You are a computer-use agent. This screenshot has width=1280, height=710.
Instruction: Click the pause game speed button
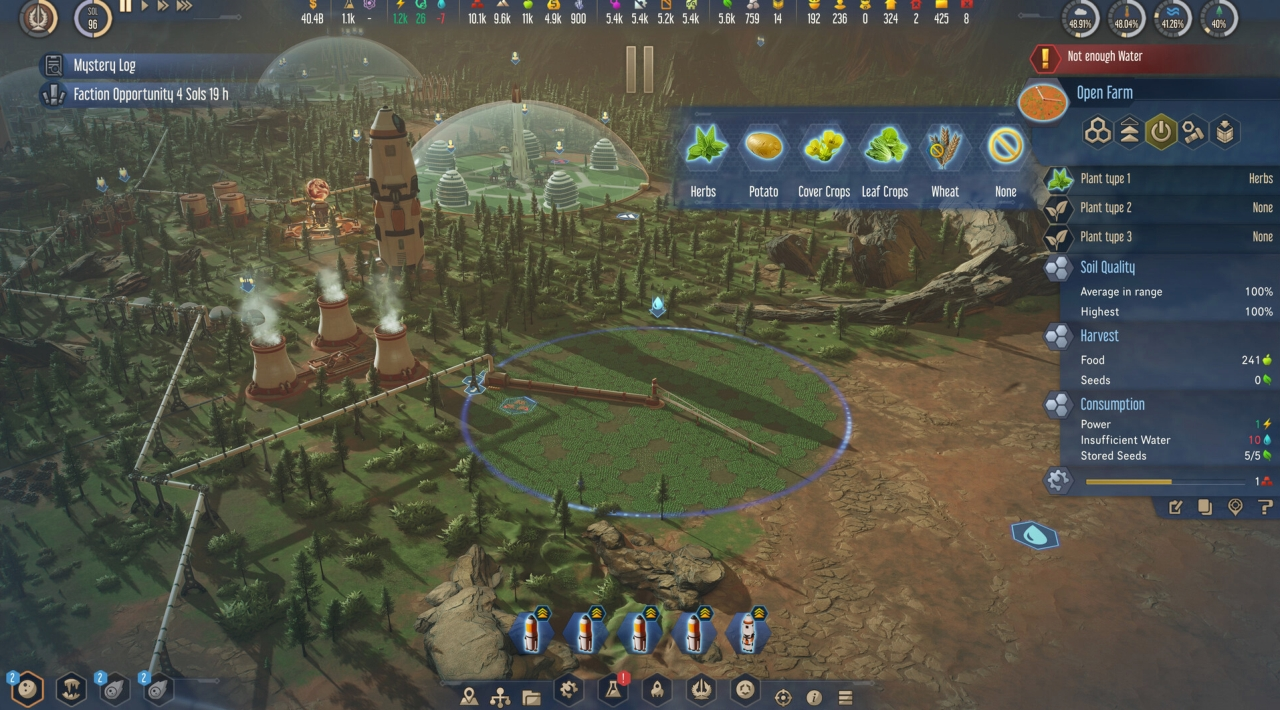point(126,6)
